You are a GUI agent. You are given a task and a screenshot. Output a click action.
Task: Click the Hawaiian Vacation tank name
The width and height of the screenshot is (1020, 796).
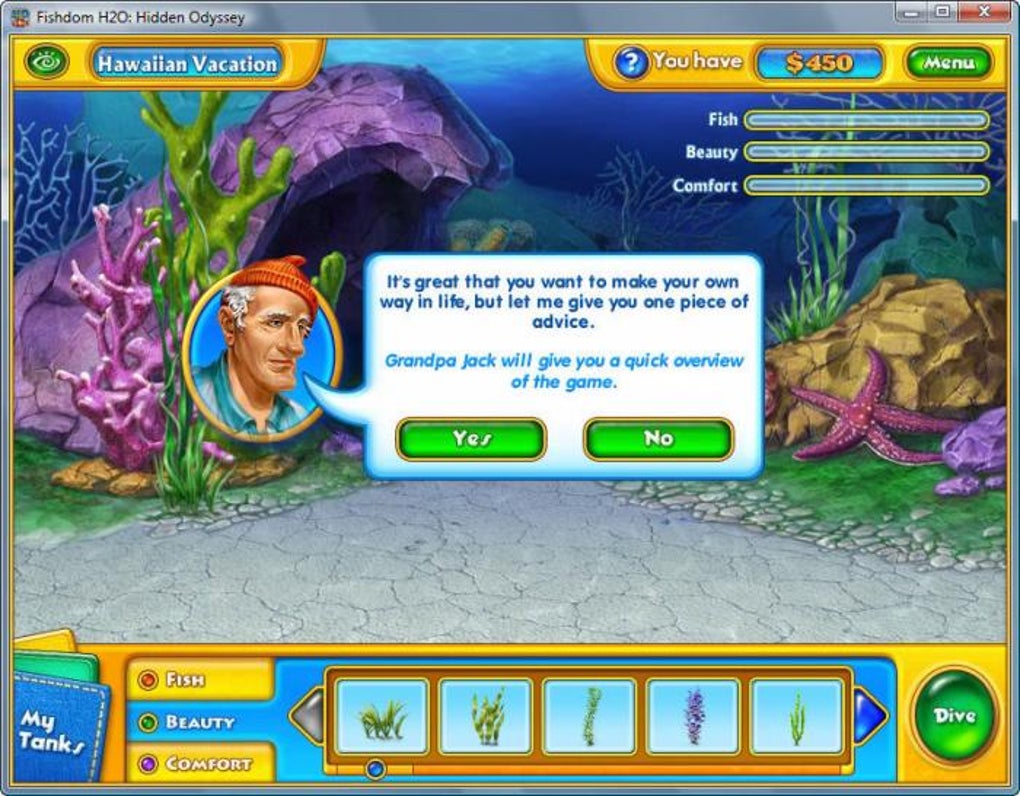coord(186,63)
